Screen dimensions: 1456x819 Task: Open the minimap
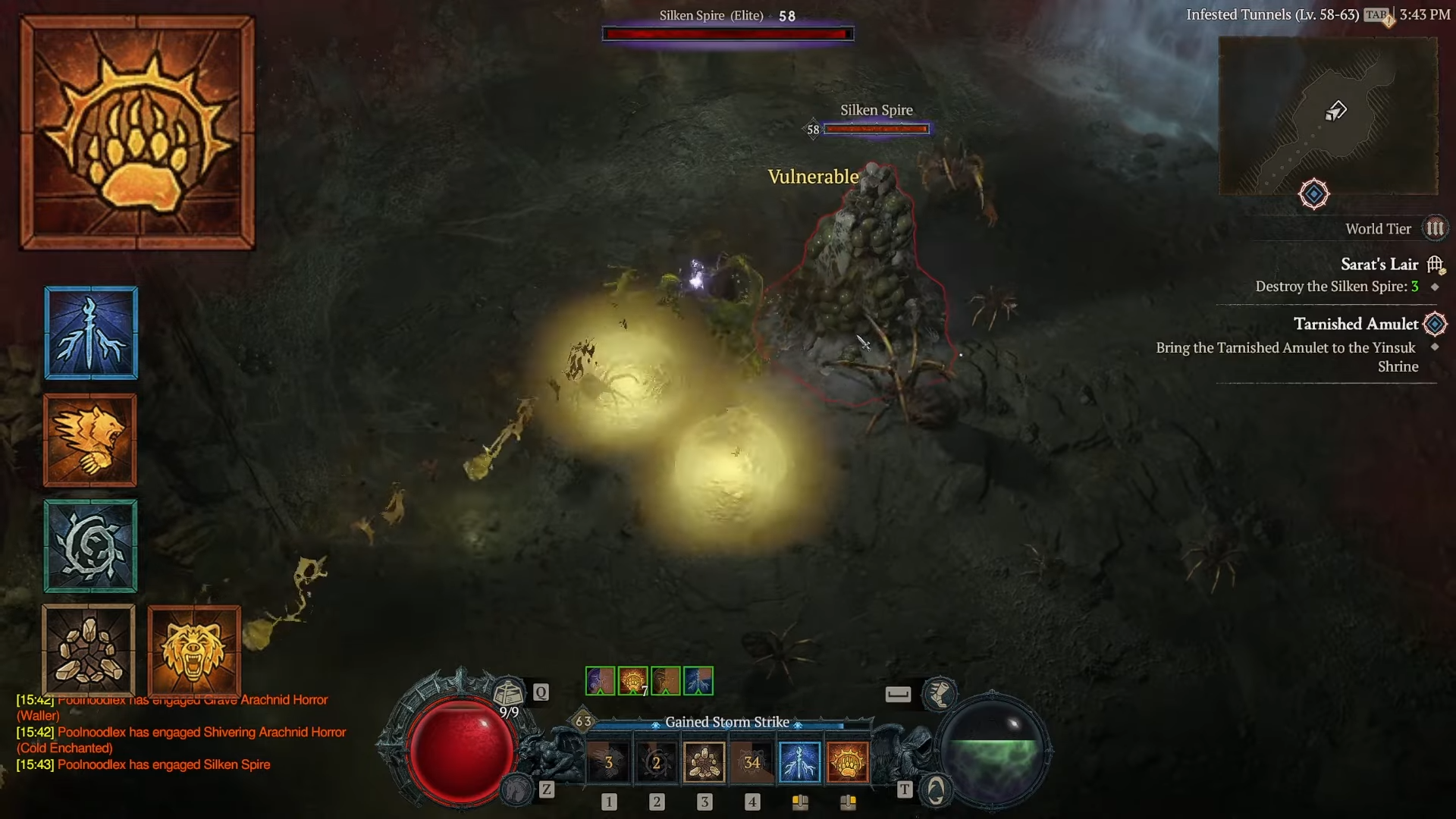[x=1328, y=115]
